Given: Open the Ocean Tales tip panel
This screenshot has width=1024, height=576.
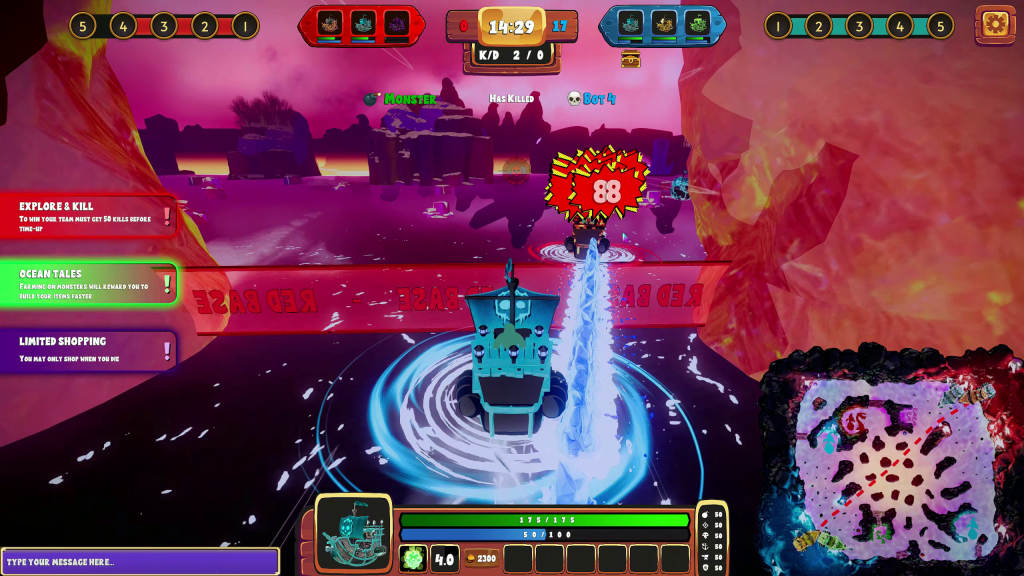Looking at the screenshot, I should (88, 284).
